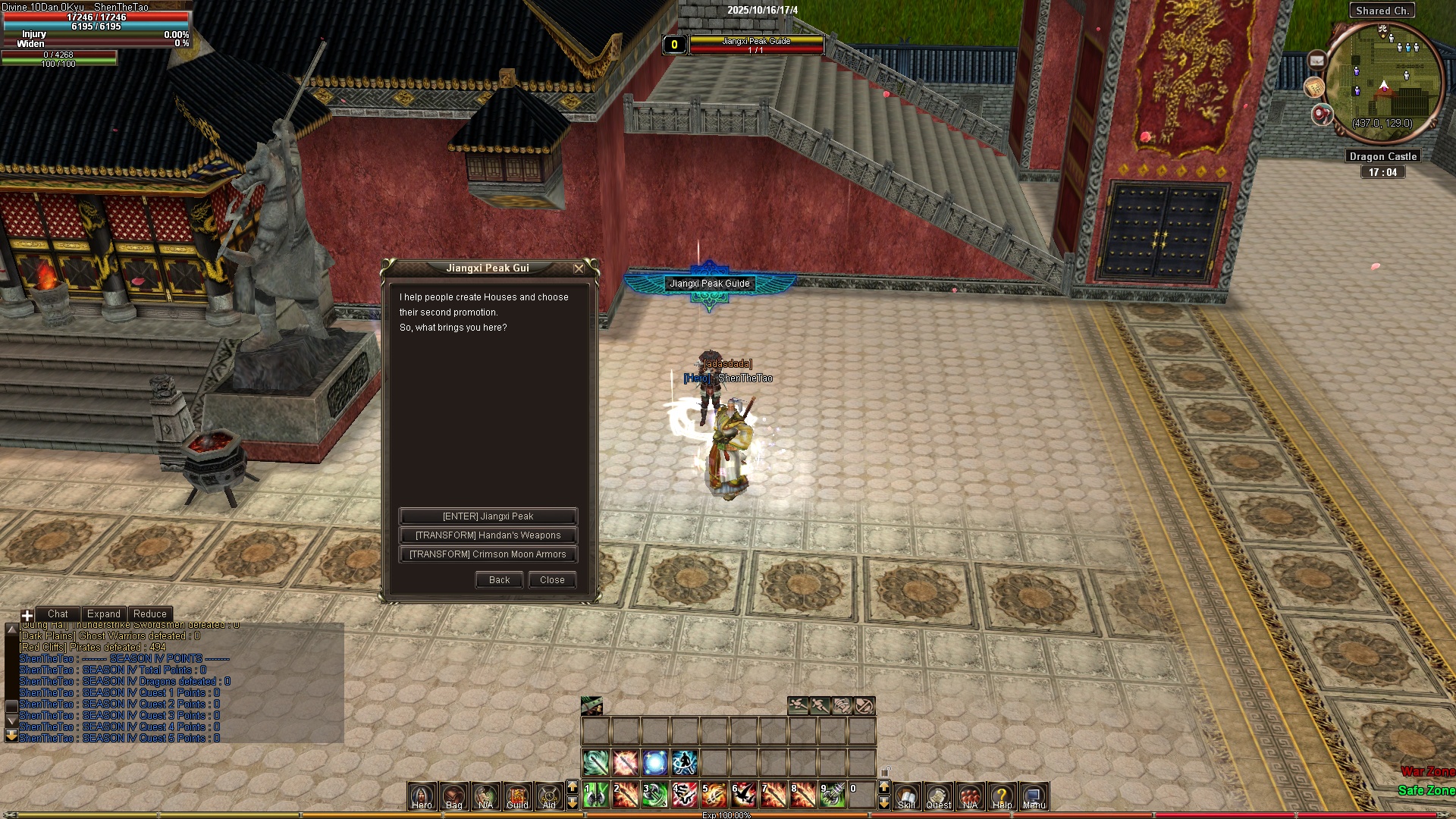Click Reduce to shrink the chat window
Screen dimensions: 1456x819
point(149,613)
